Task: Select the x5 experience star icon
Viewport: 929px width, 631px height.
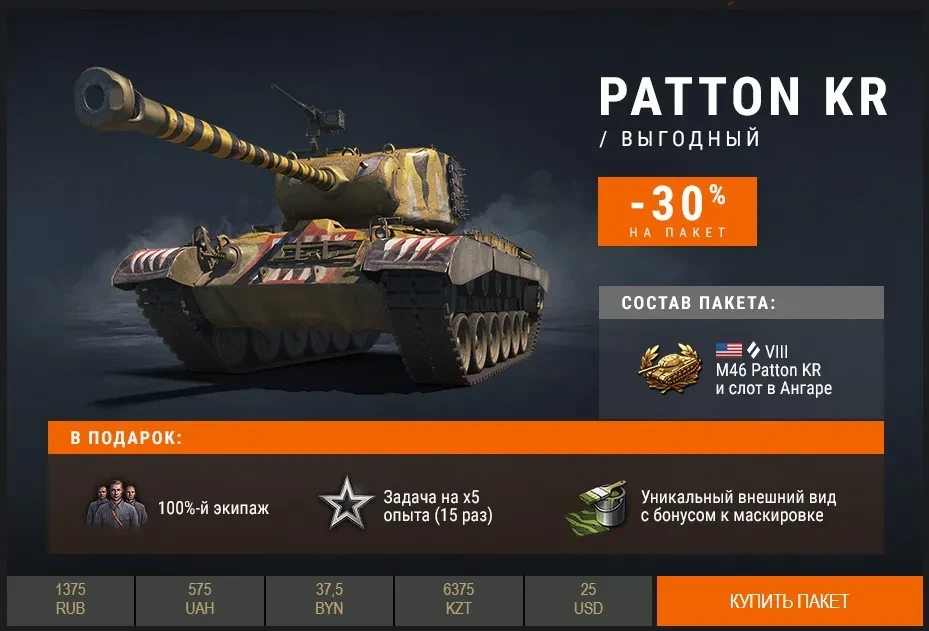Action: coord(346,506)
